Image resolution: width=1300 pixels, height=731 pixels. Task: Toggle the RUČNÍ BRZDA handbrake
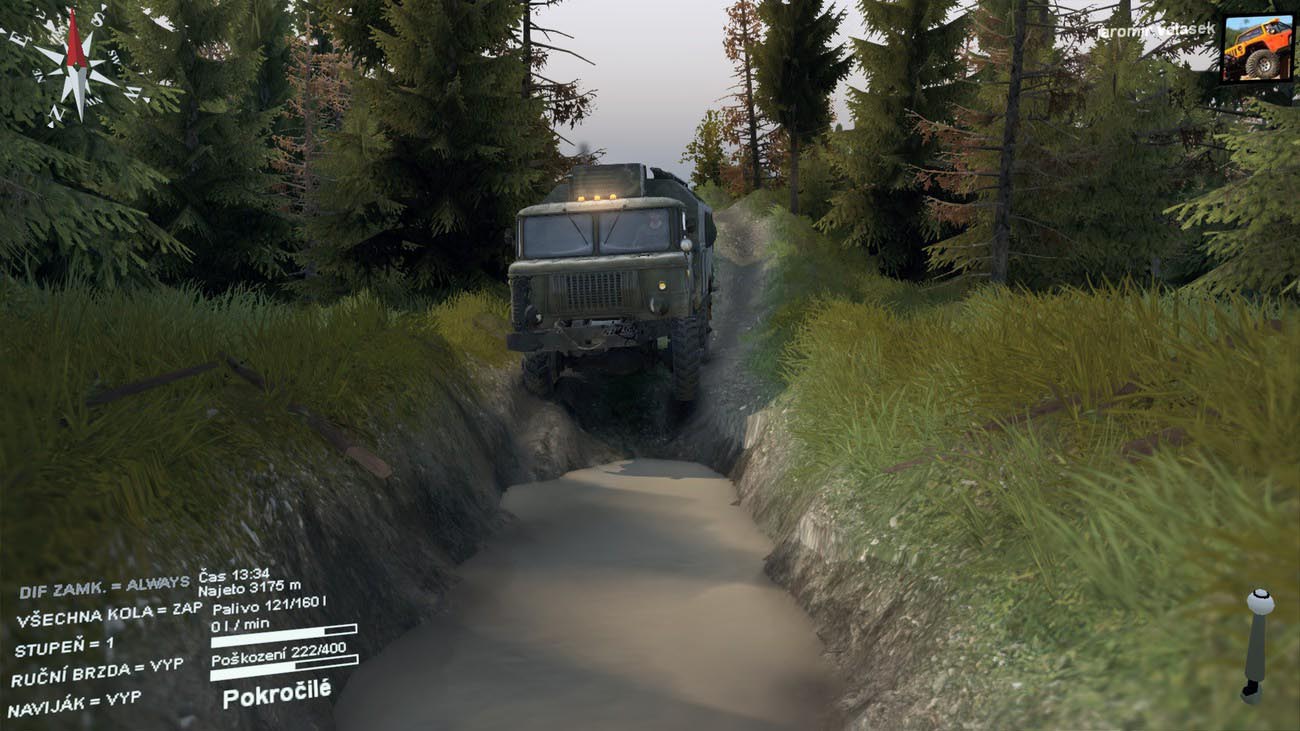(96, 671)
